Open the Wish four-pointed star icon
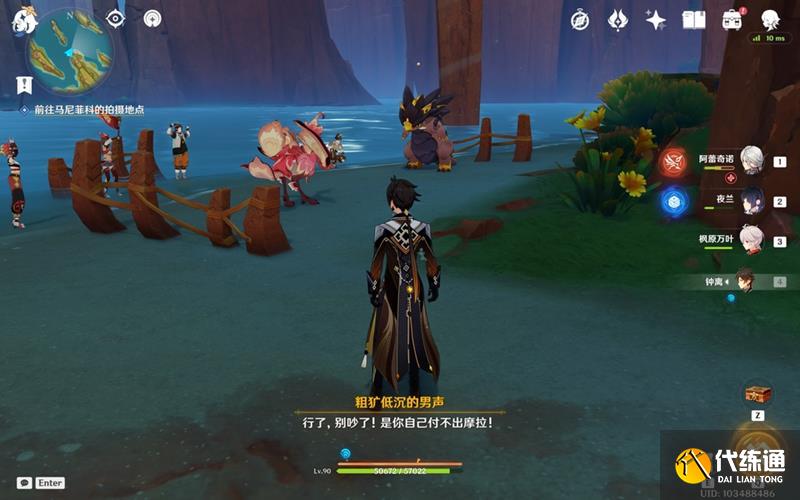The height and width of the screenshot is (500, 800). tap(656, 20)
